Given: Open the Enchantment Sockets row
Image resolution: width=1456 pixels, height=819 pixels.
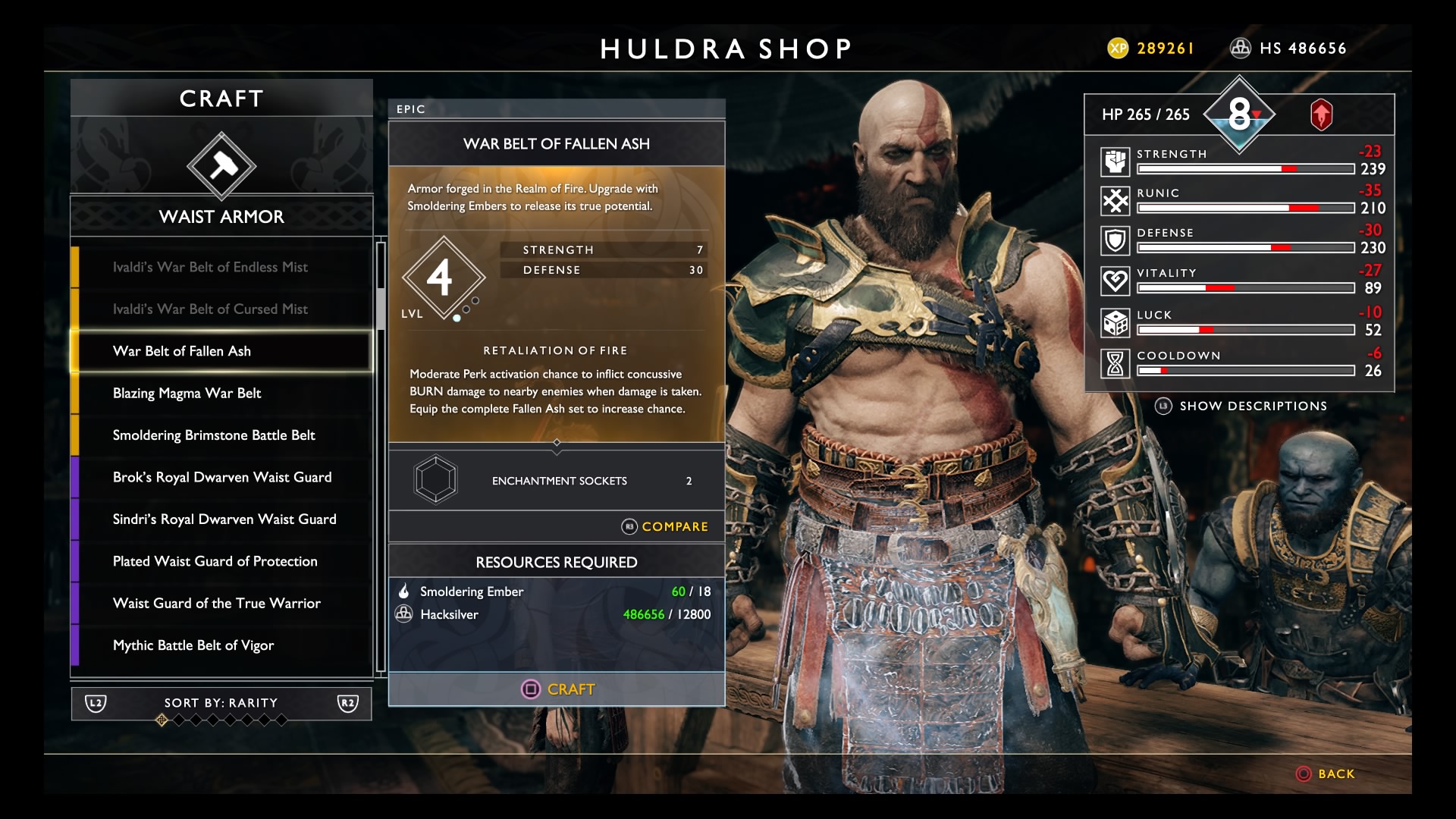Looking at the screenshot, I should (x=557, y=481).
